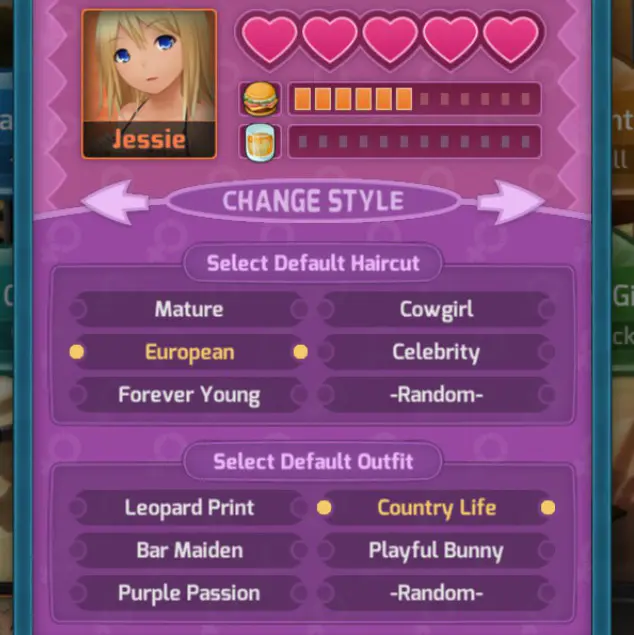This screenshot has height=635, width=634.
Task: Click Jessie's character portrait
Action: point(148,83)
